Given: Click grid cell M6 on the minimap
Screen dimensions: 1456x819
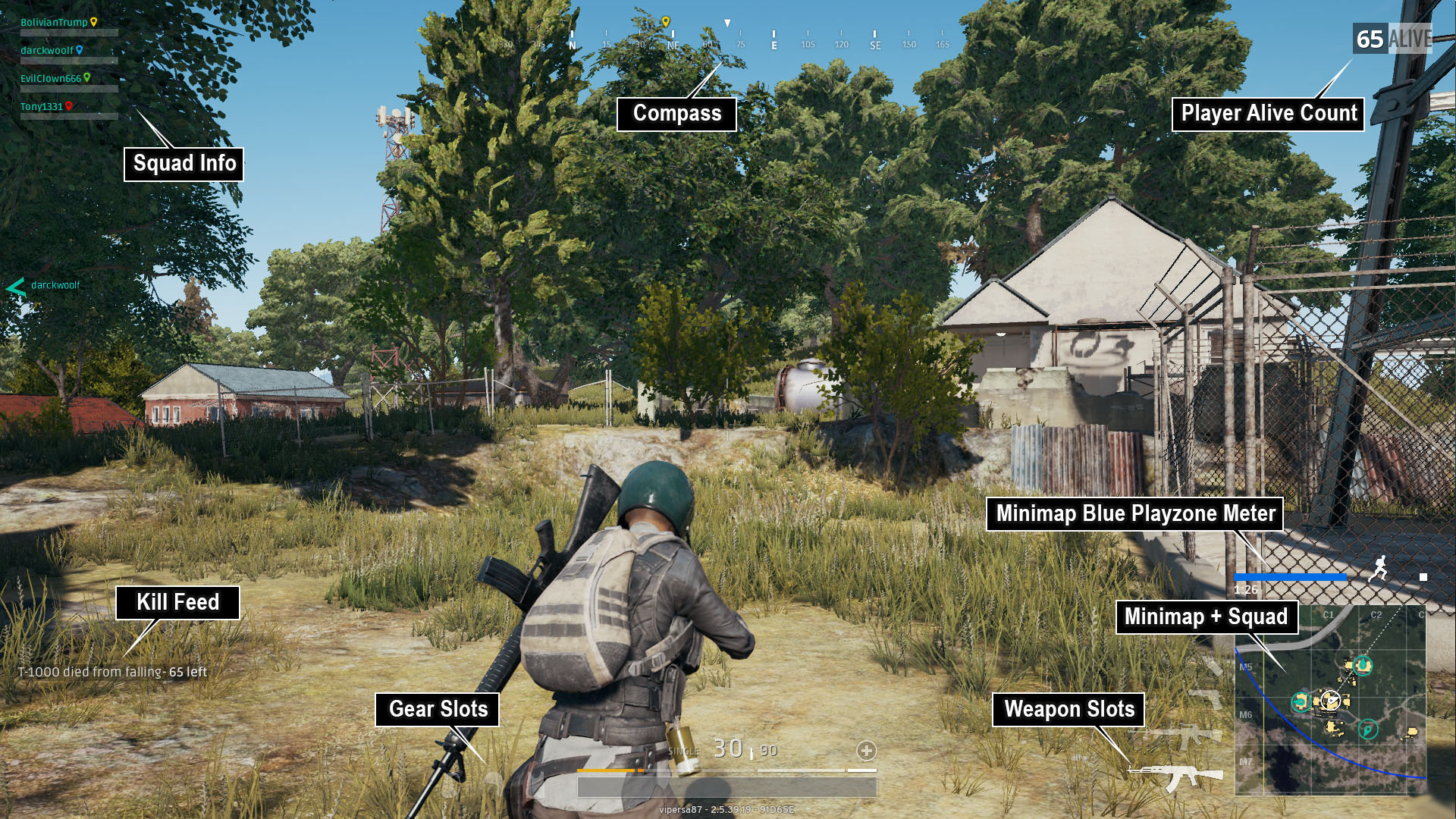Looking at the screenshot, I should coord(1247,714).
